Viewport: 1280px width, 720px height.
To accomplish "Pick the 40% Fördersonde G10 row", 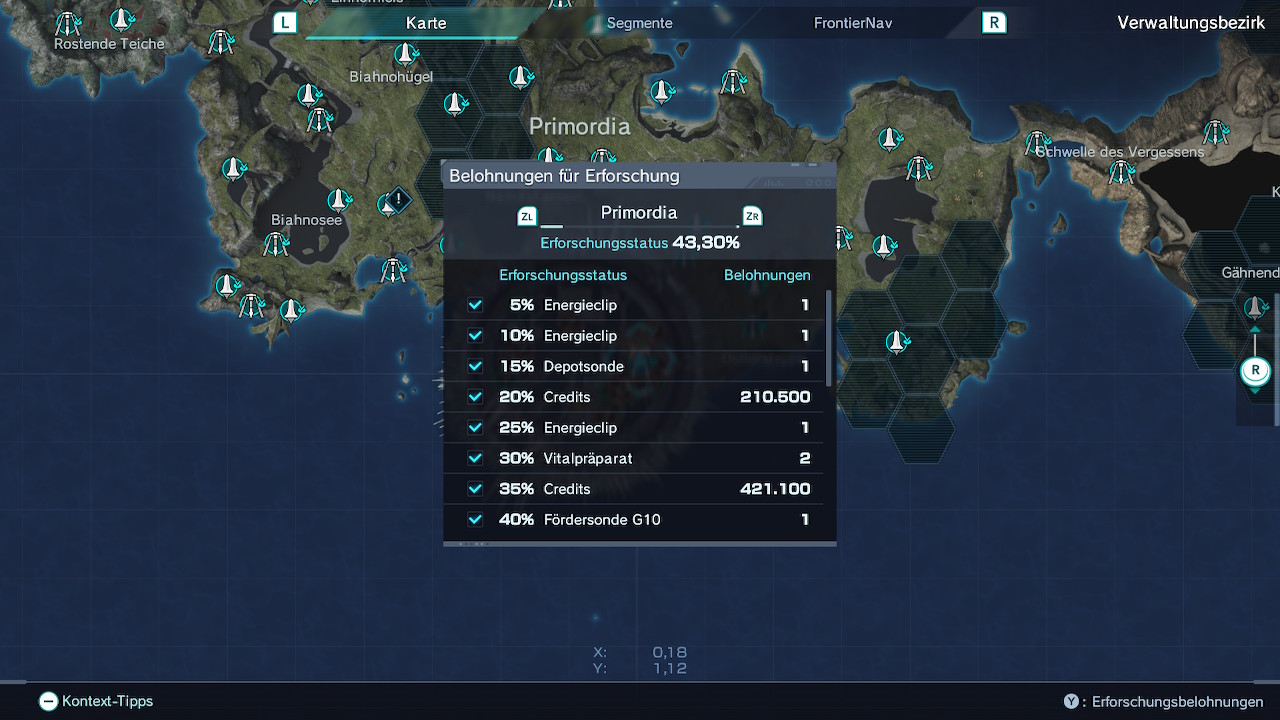I will [638, 520].
